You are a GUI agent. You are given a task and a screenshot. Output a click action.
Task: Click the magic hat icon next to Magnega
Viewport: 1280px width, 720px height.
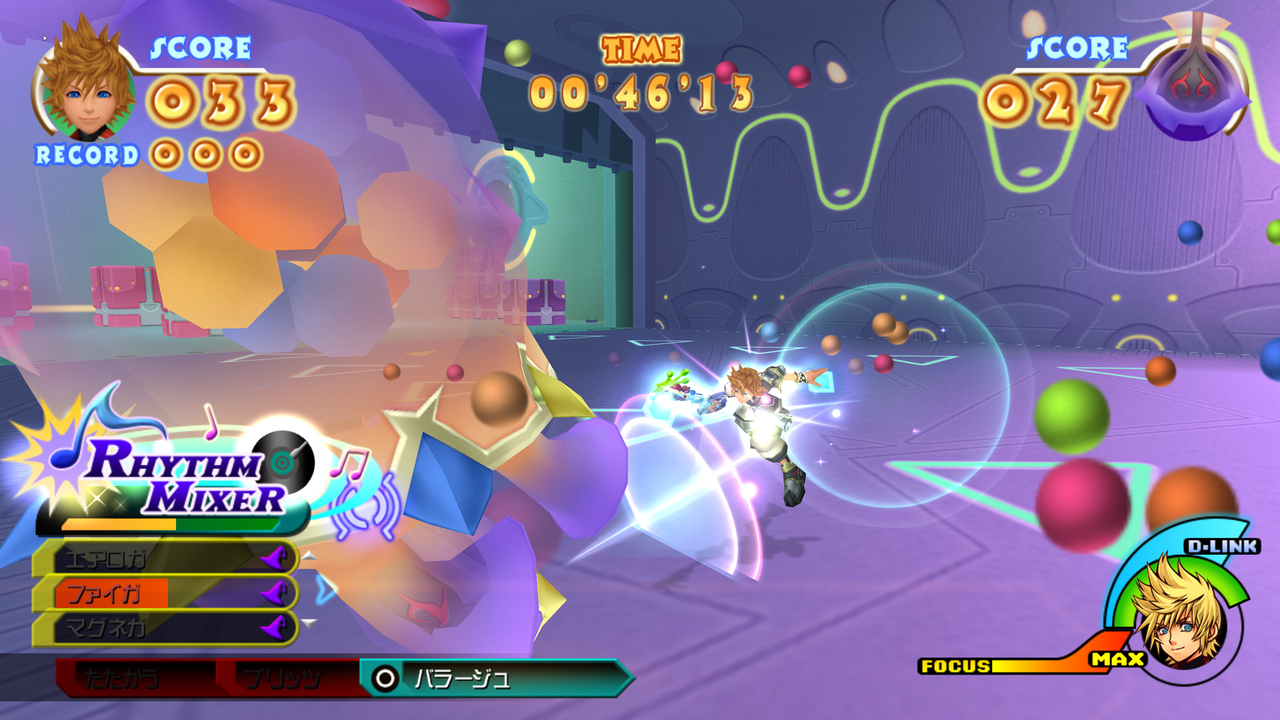click(x=275, y=627)
